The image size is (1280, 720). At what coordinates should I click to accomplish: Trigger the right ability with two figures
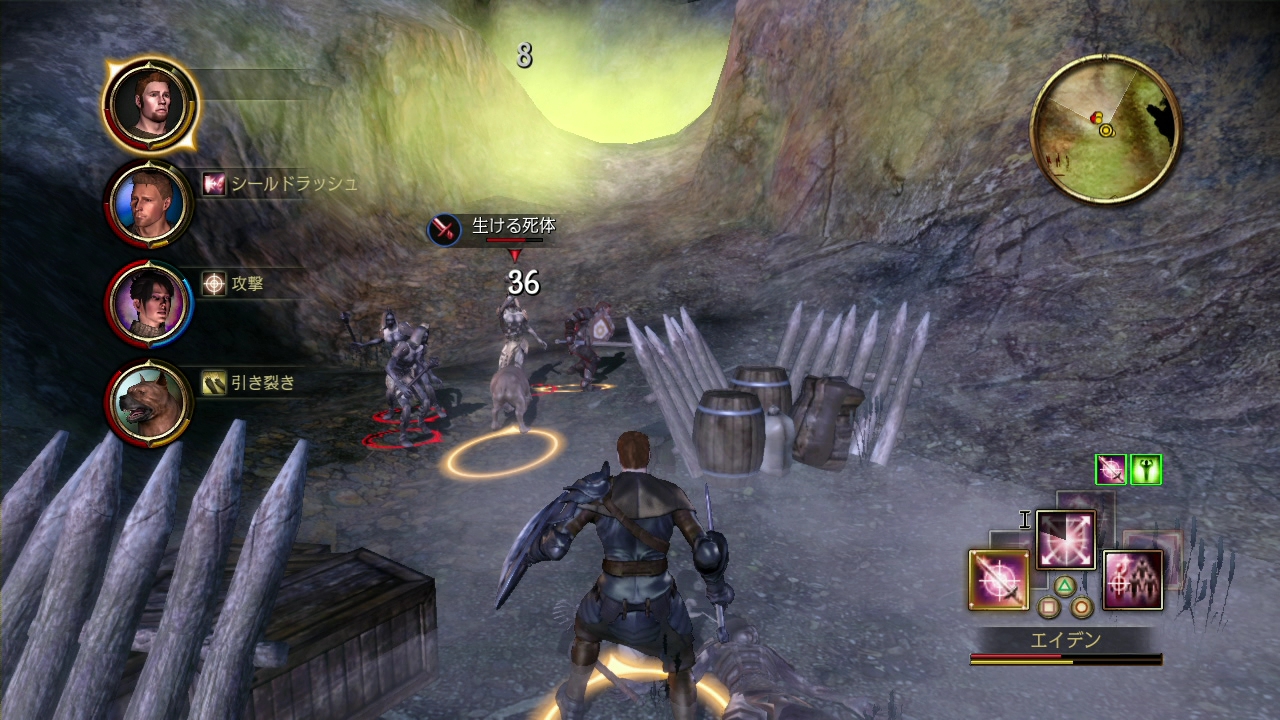[1133, 580]
